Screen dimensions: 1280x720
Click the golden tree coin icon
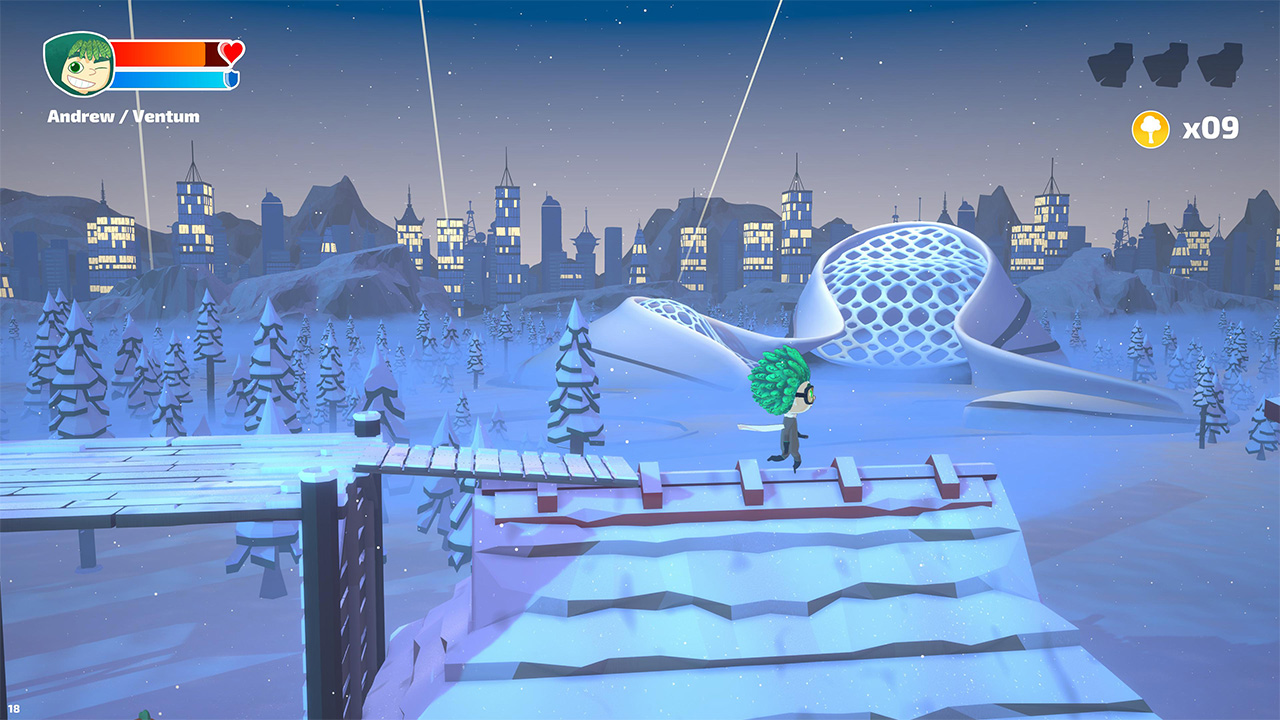coord(1152,128)
